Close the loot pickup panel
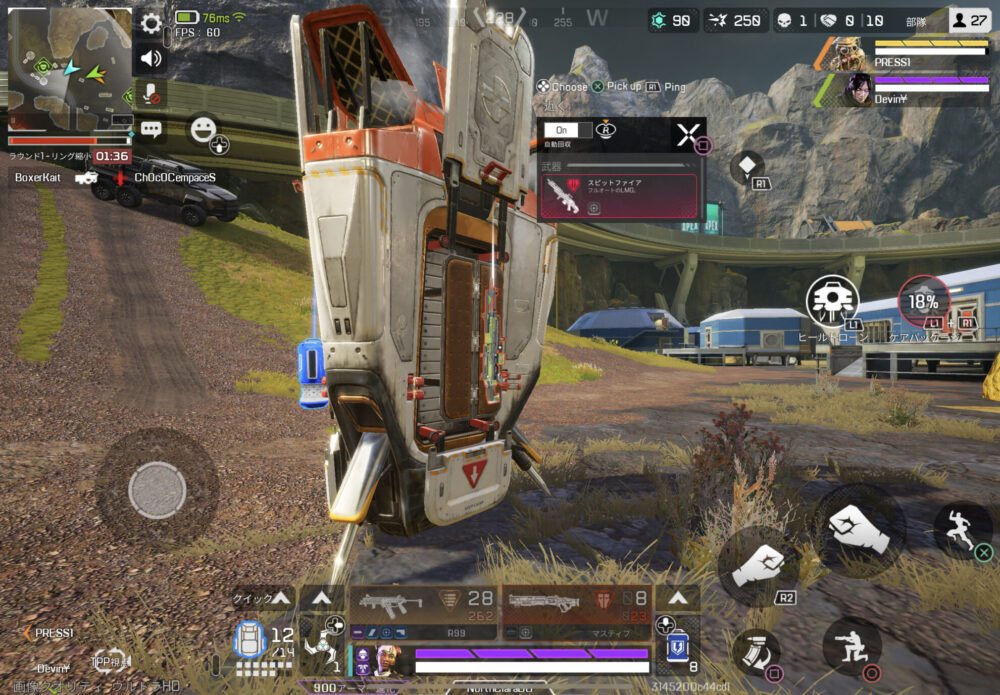 [x=687, y=135]
